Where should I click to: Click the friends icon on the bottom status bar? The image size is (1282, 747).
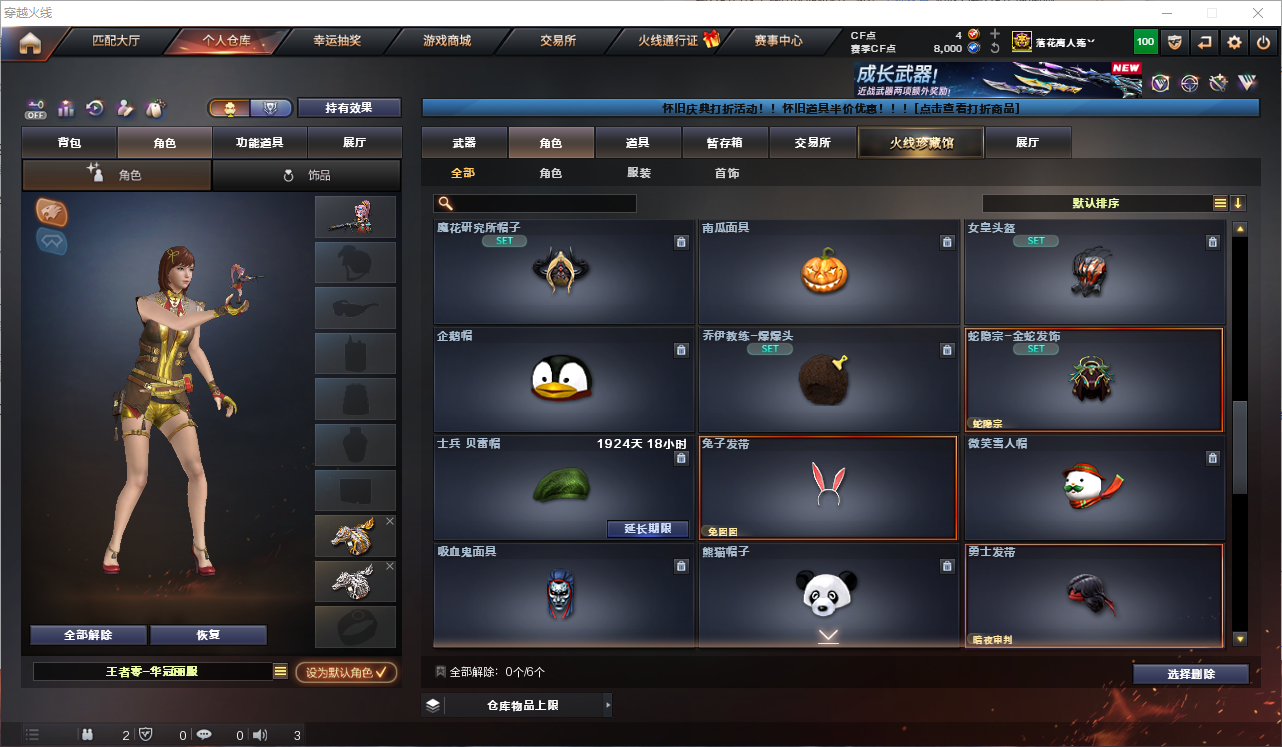tap(88, 733)
